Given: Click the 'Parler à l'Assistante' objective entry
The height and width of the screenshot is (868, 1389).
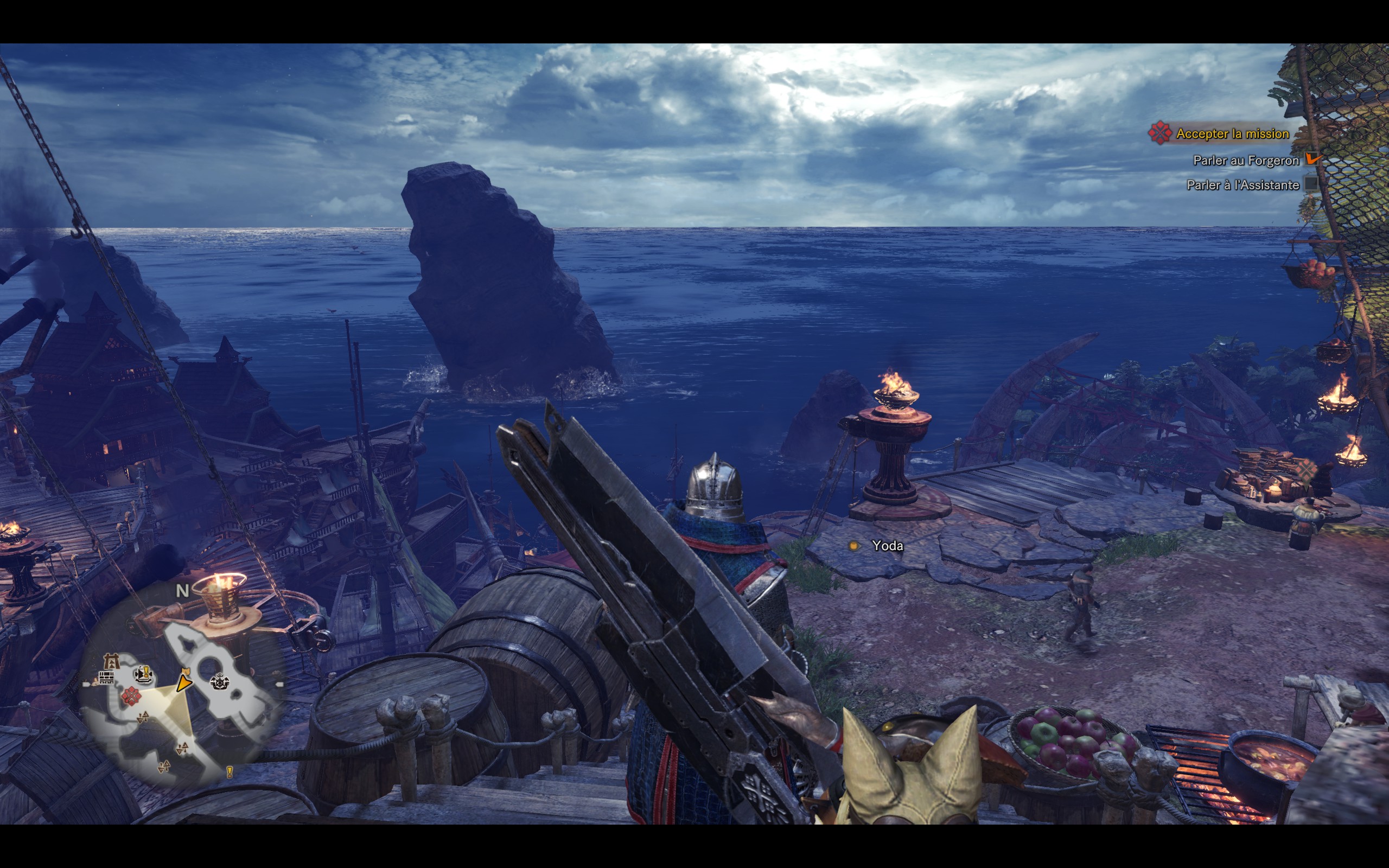Looking at the screenshot, I should tap(1243, 186).
